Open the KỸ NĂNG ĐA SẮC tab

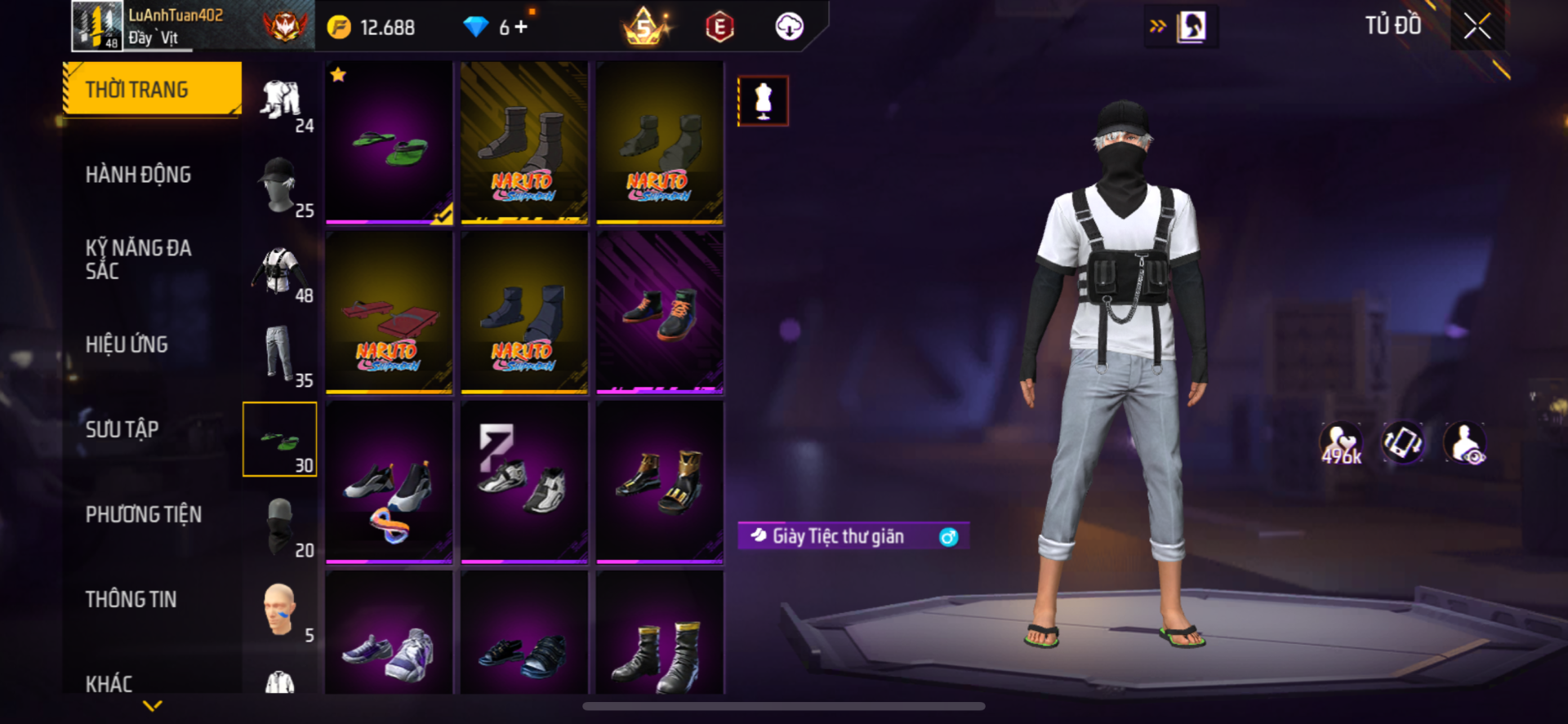point(138,260)
